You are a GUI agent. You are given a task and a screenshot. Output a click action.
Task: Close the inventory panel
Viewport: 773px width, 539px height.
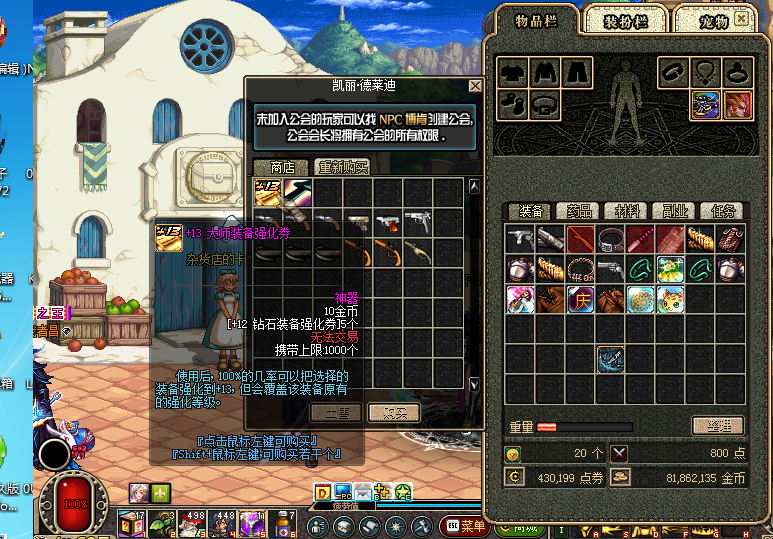tap(742, 17)
